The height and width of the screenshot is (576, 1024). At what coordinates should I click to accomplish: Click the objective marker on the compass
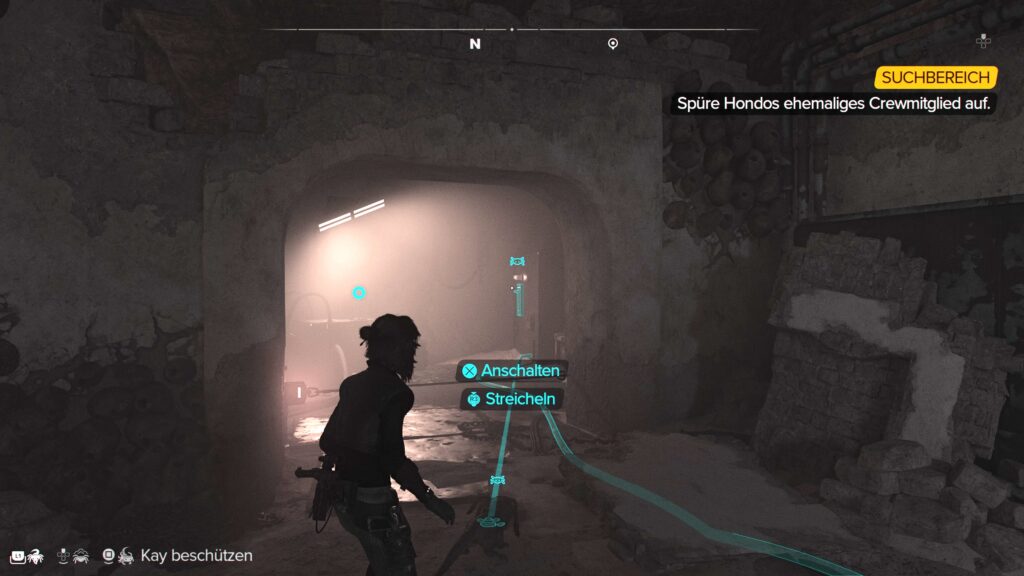(613, 44)
